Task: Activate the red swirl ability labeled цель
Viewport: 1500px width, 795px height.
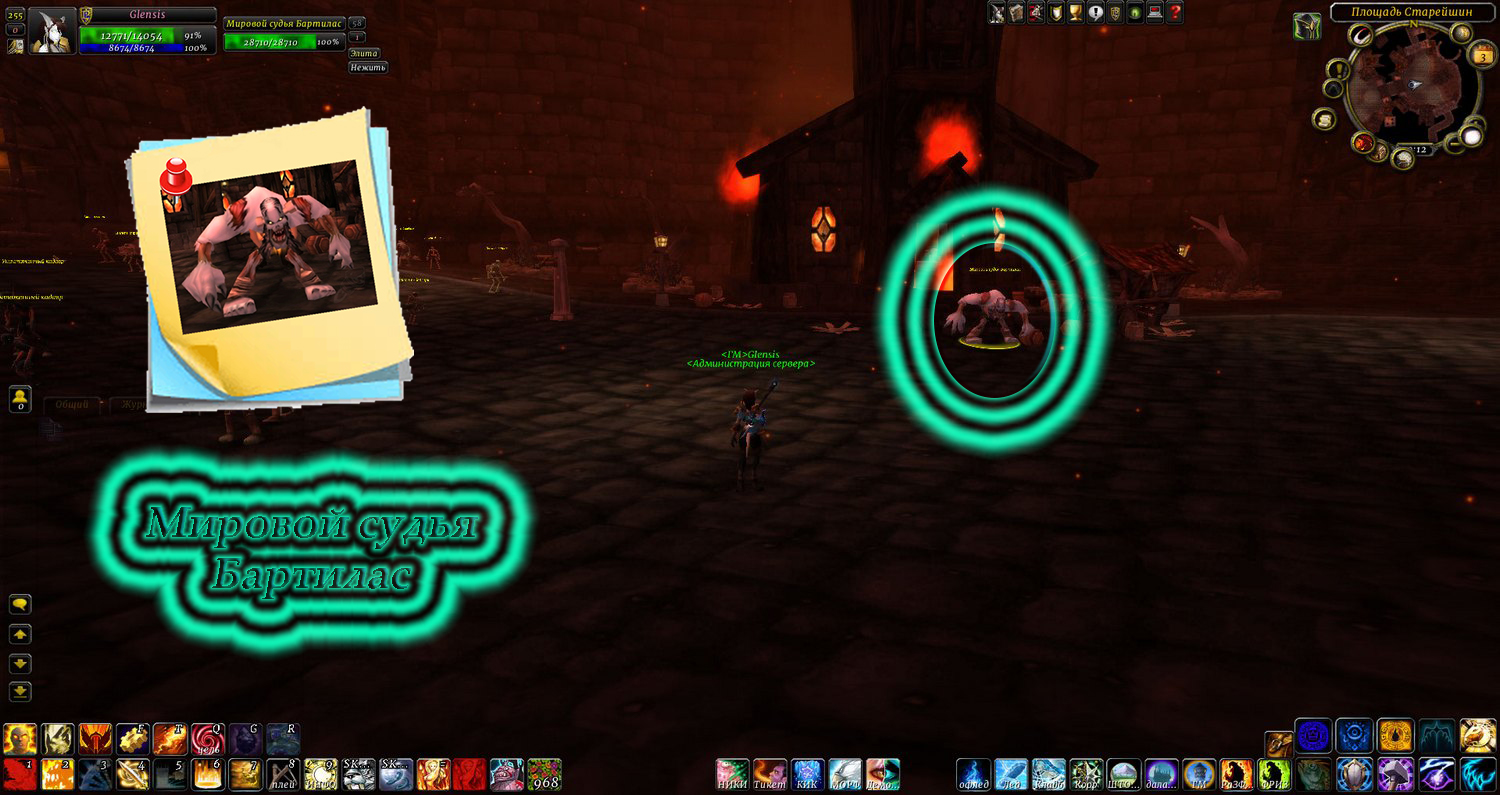Action: click(208, 739)
